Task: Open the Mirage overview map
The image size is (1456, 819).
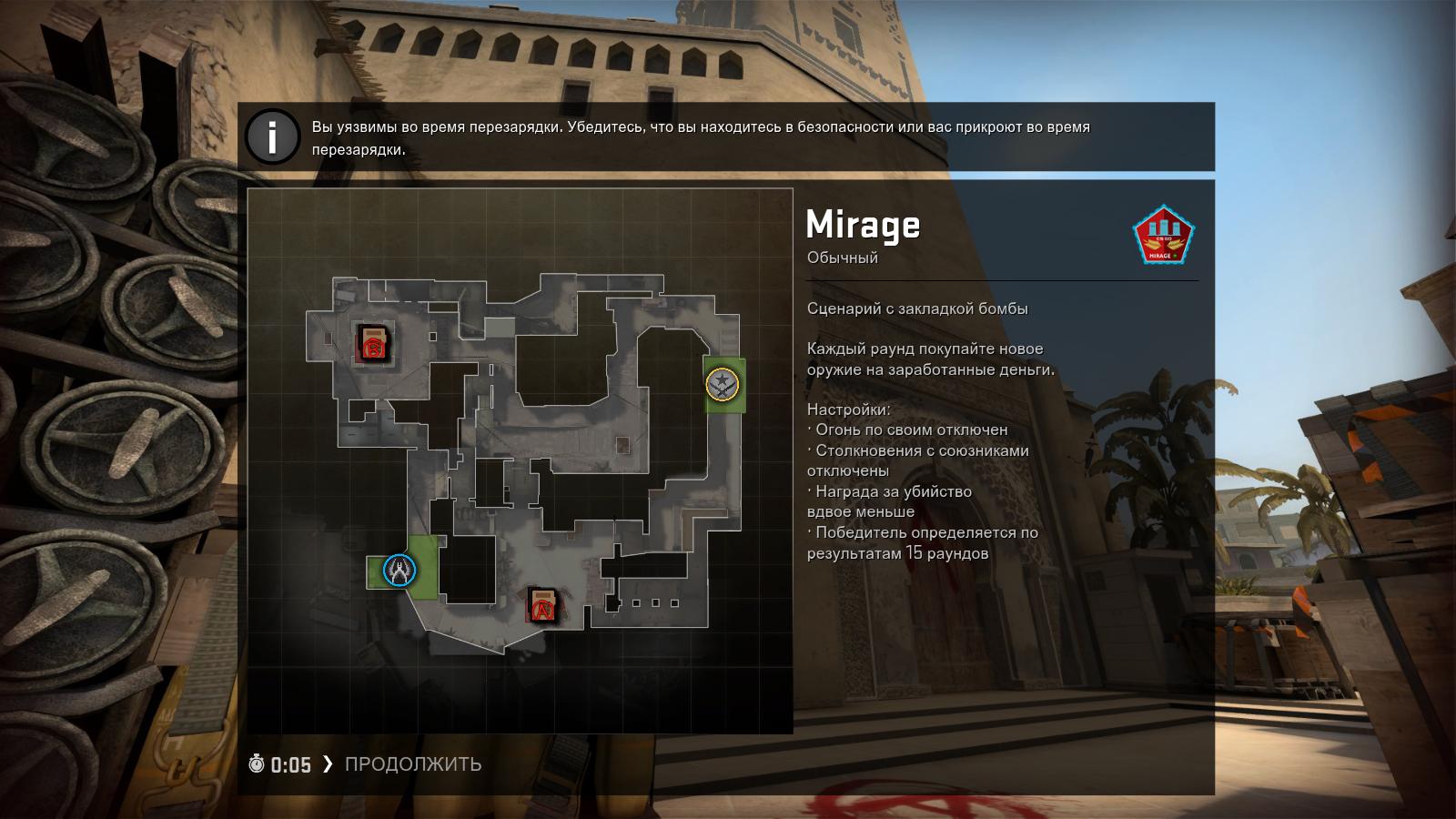Action: point(521,460)
